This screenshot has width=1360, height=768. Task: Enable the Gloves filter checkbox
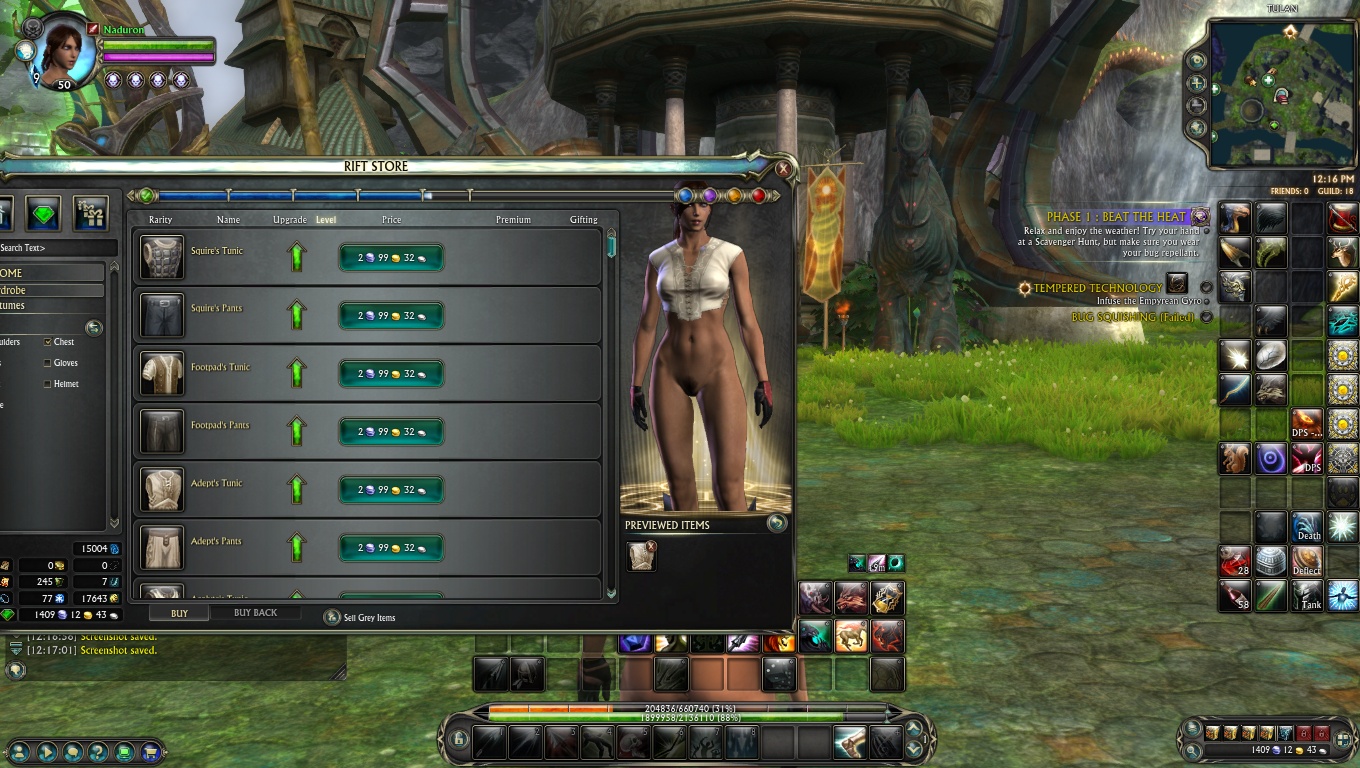48,363
